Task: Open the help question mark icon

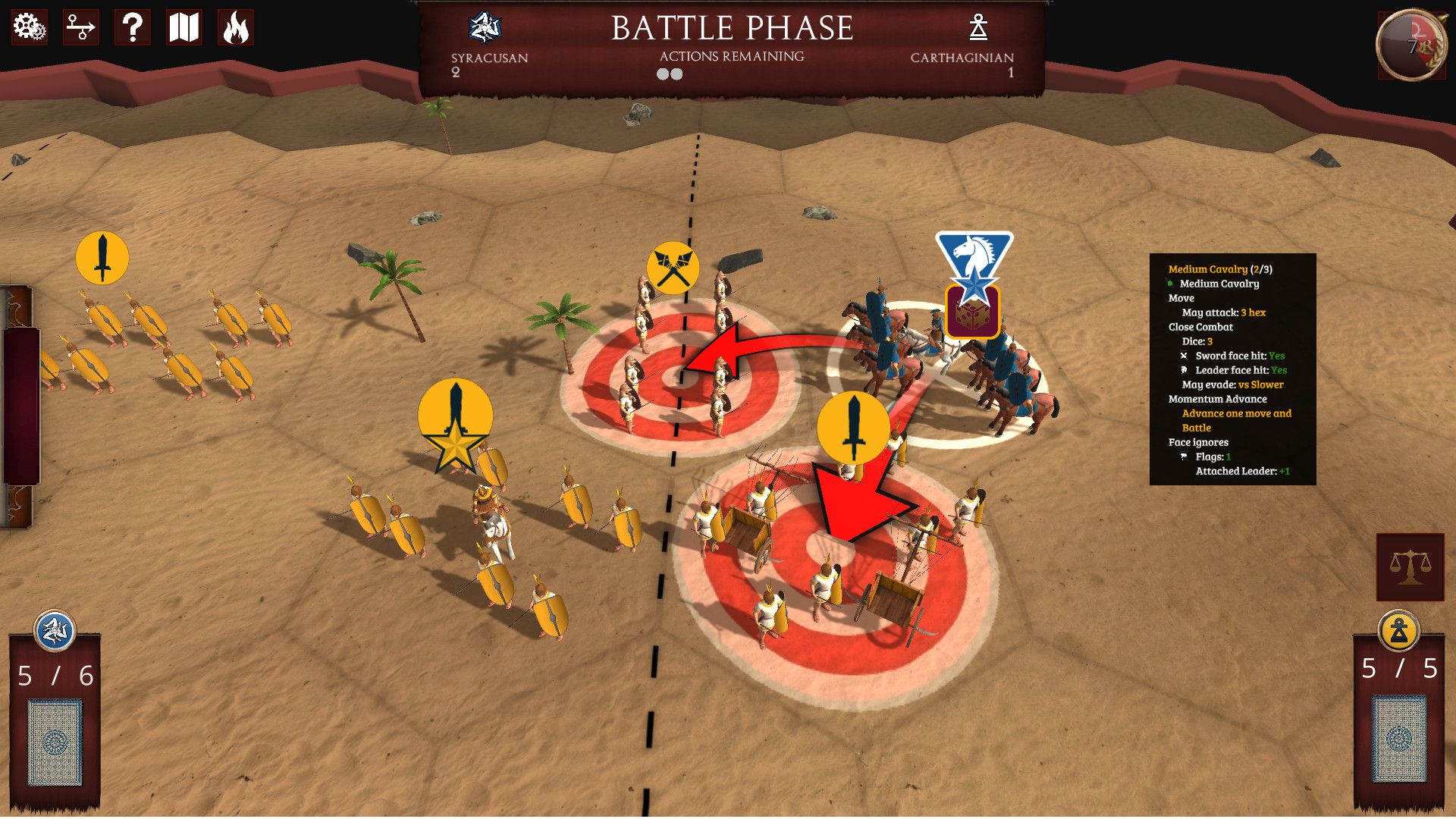Action: (x=133, y=27)
